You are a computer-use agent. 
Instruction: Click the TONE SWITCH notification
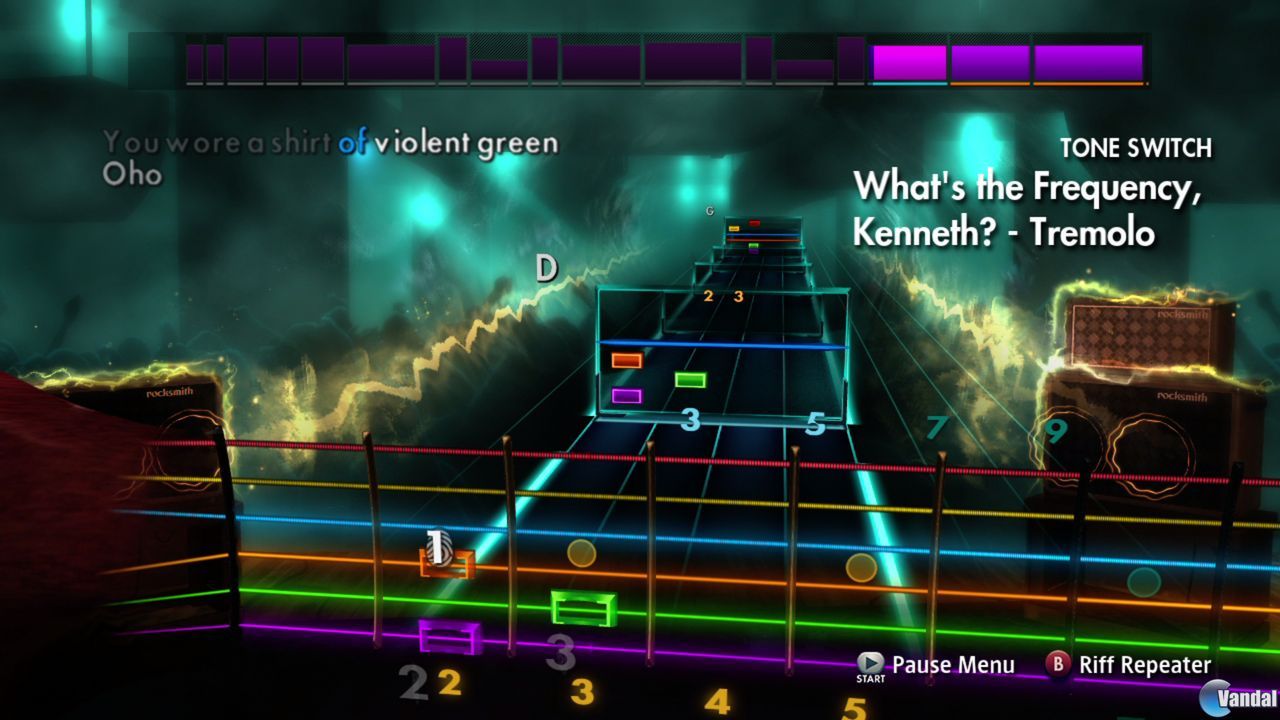click(x=1137, y=146)
